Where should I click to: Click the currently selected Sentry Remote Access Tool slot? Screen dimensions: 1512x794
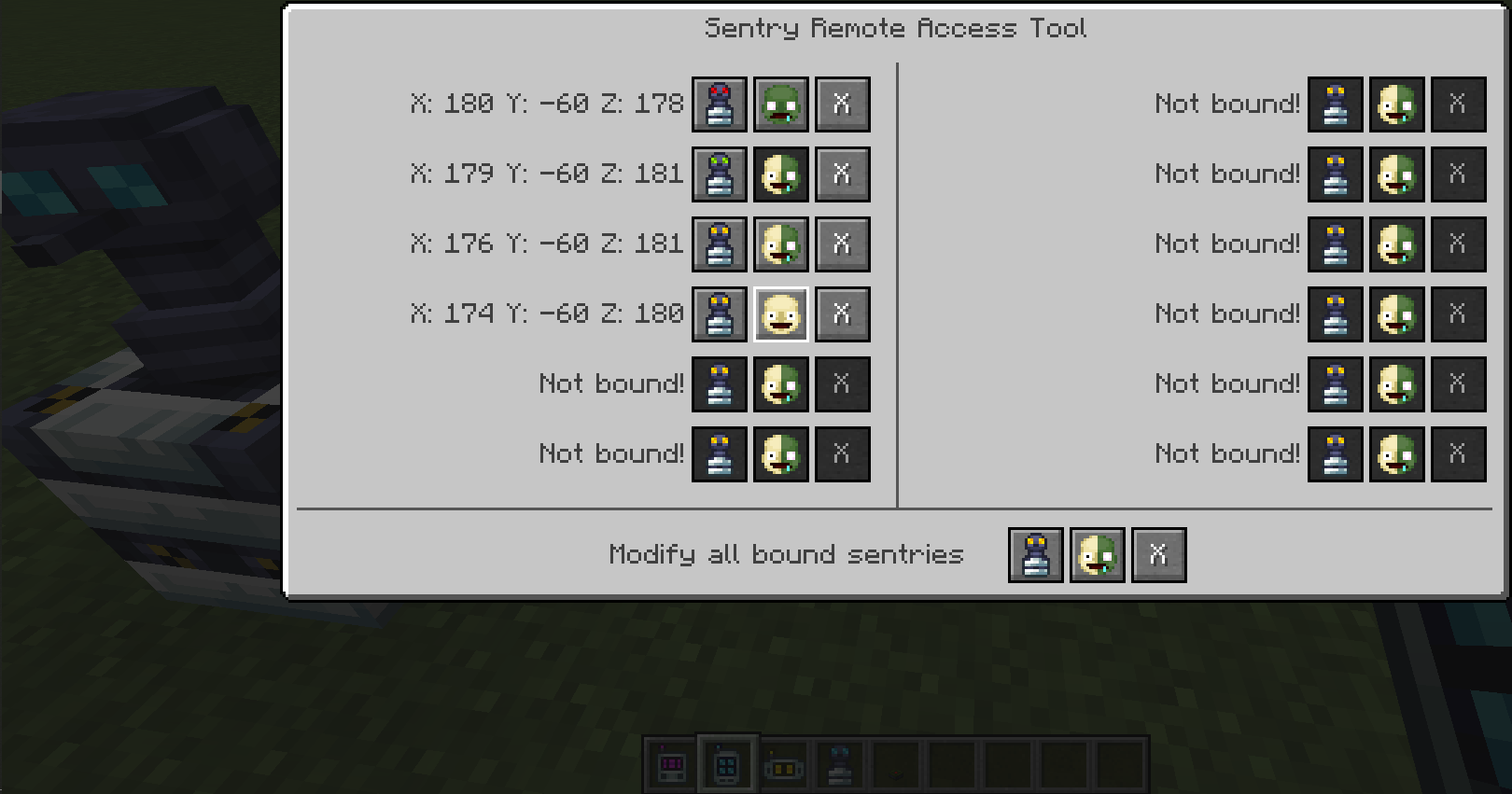click(x=727, y=763)
